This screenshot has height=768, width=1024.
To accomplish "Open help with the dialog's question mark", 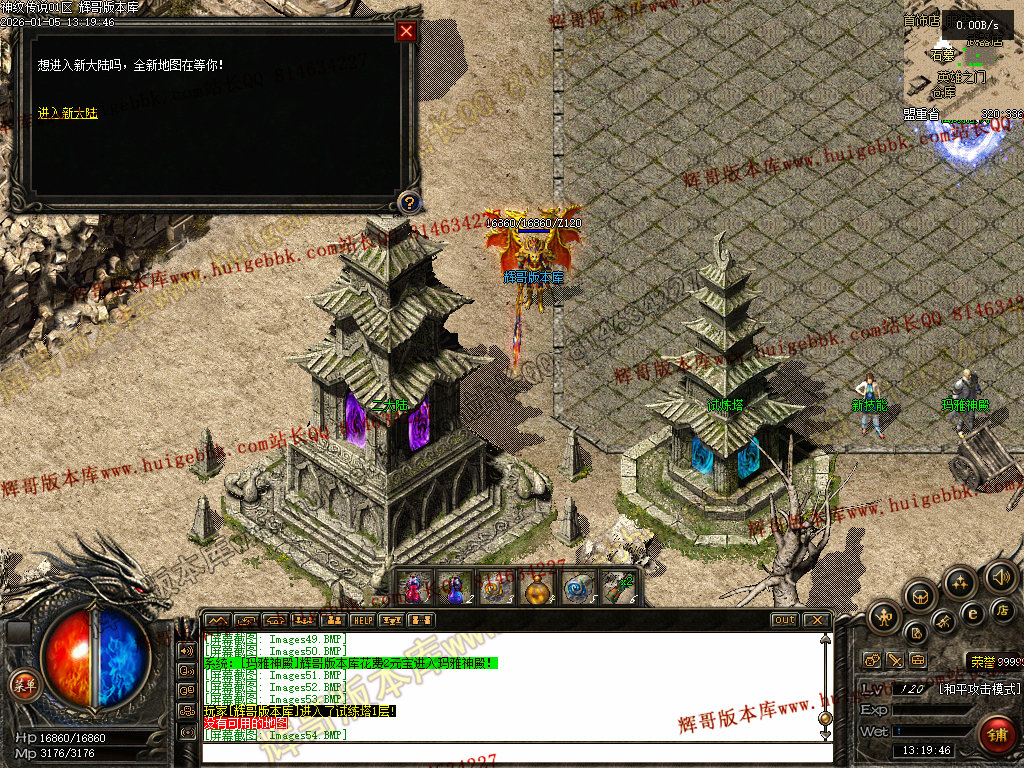I will [407, 203].
